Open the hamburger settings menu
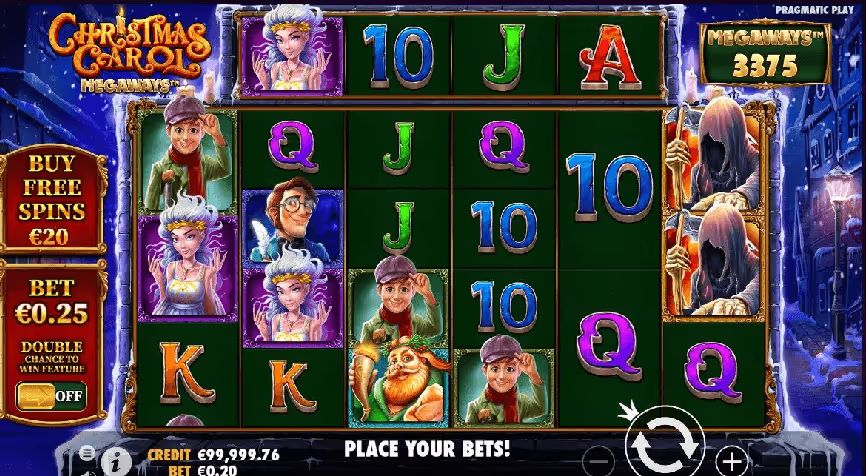The image size is (866, 476). 86,454
